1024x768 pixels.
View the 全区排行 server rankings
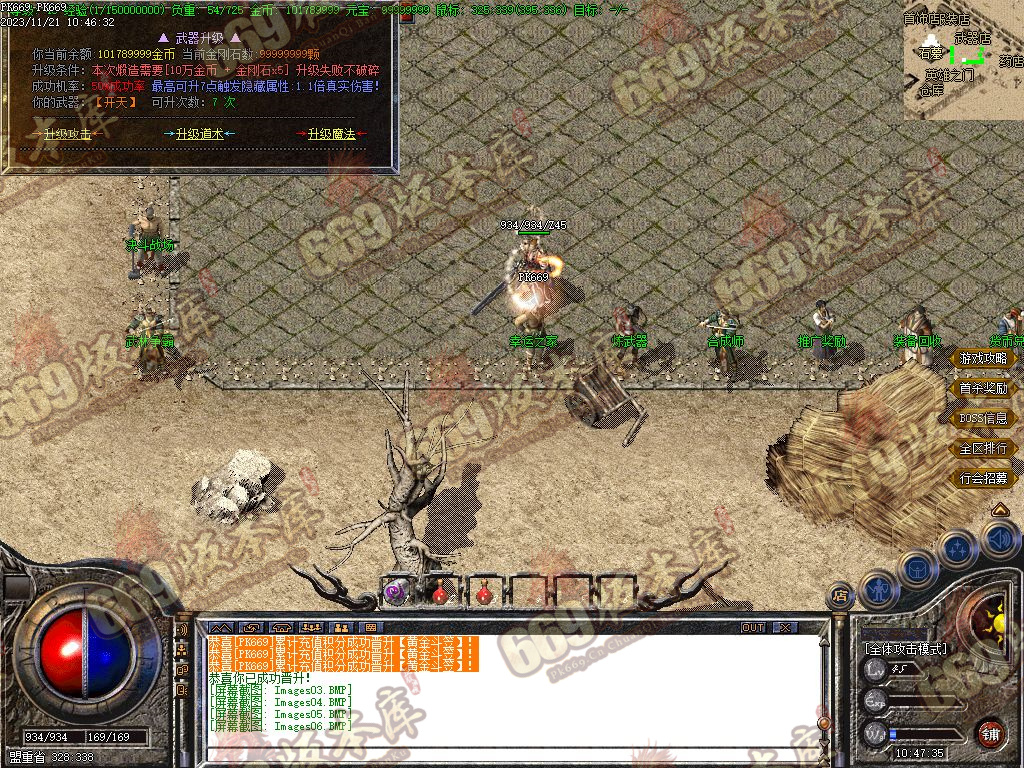983,448
